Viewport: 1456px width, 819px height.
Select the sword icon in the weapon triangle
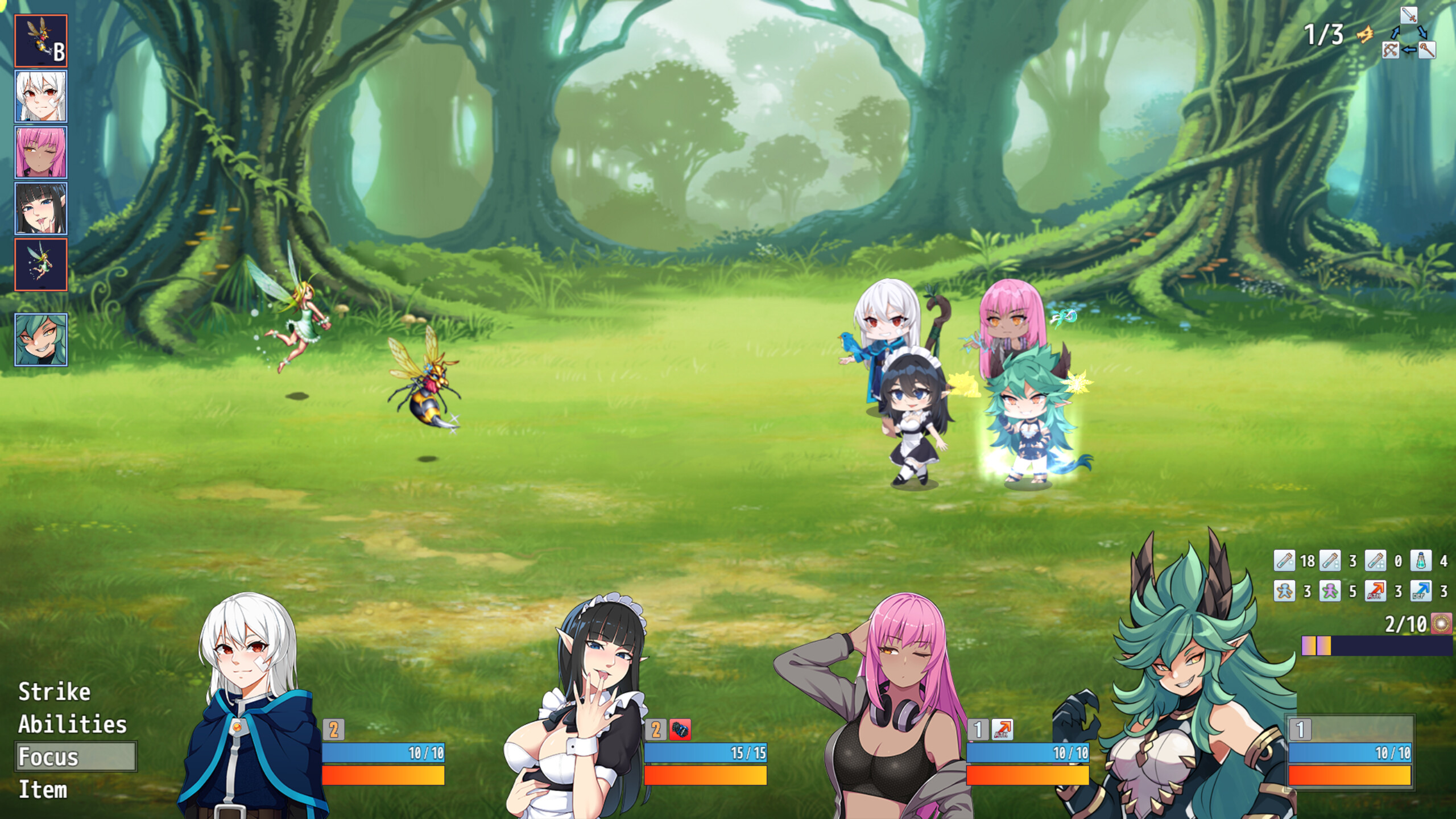coord(1409,15)
